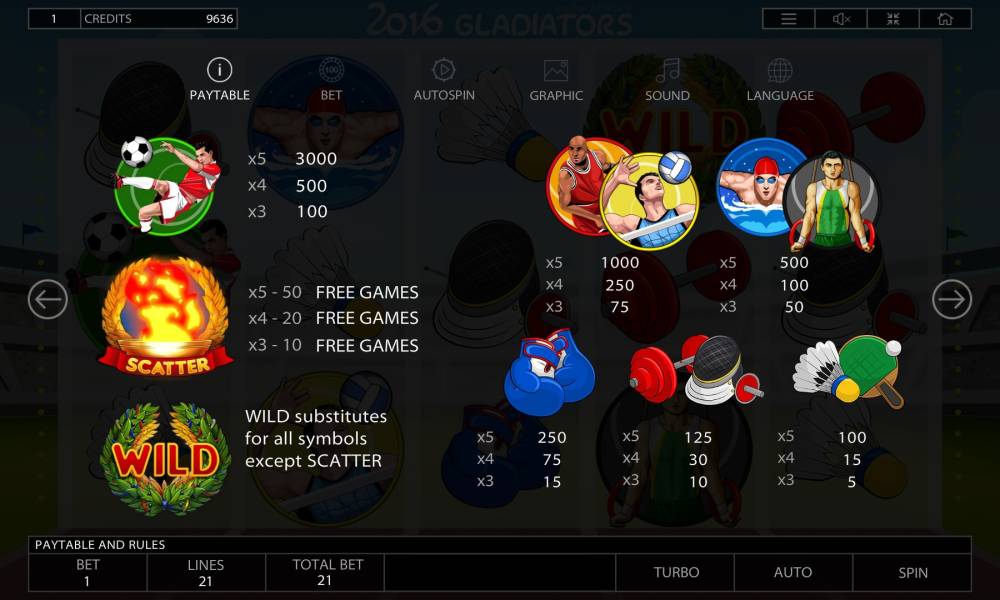Go to the next paytable page

tap(951, 299)
